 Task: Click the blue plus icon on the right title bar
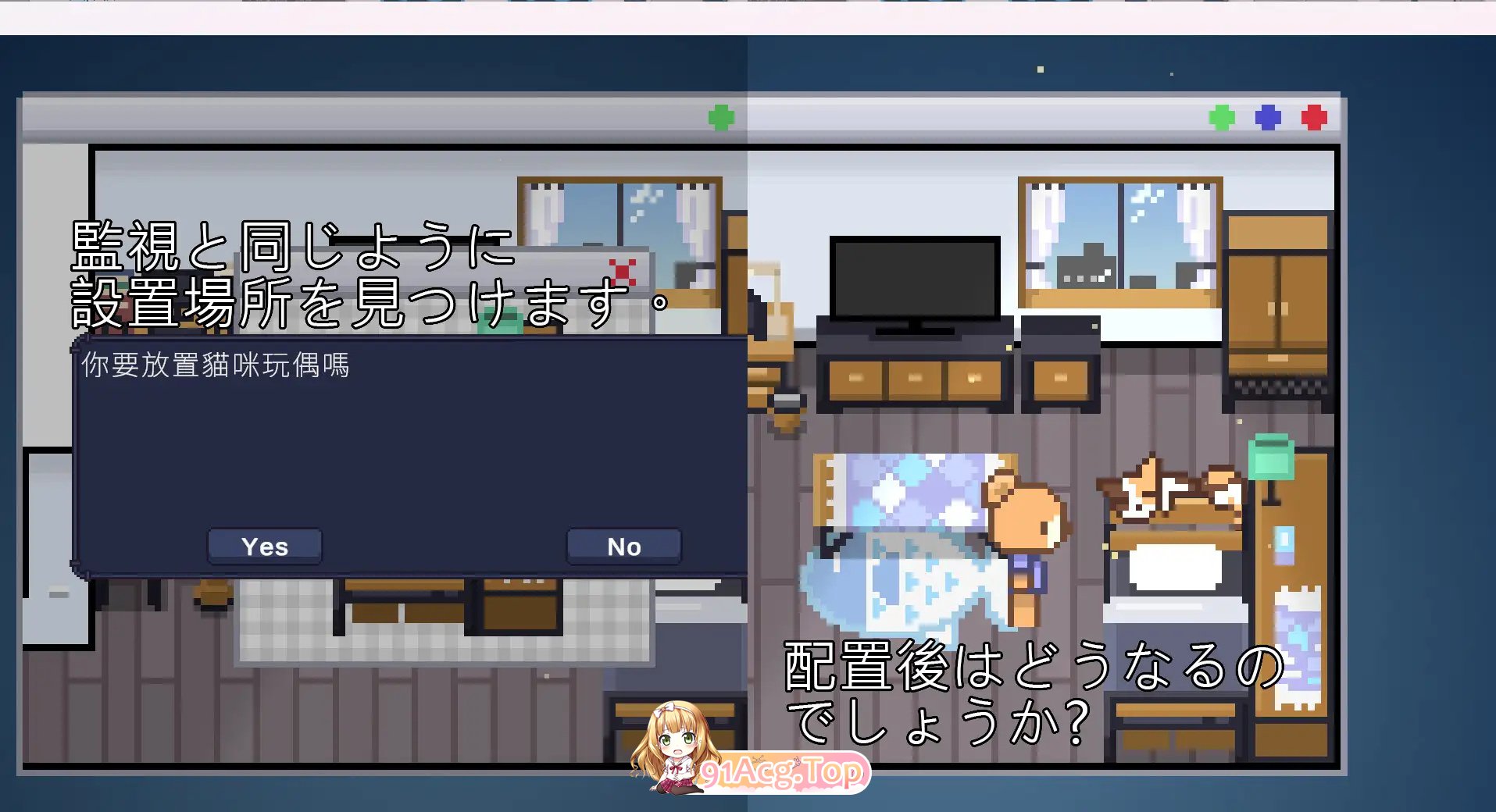point(1269,117)
